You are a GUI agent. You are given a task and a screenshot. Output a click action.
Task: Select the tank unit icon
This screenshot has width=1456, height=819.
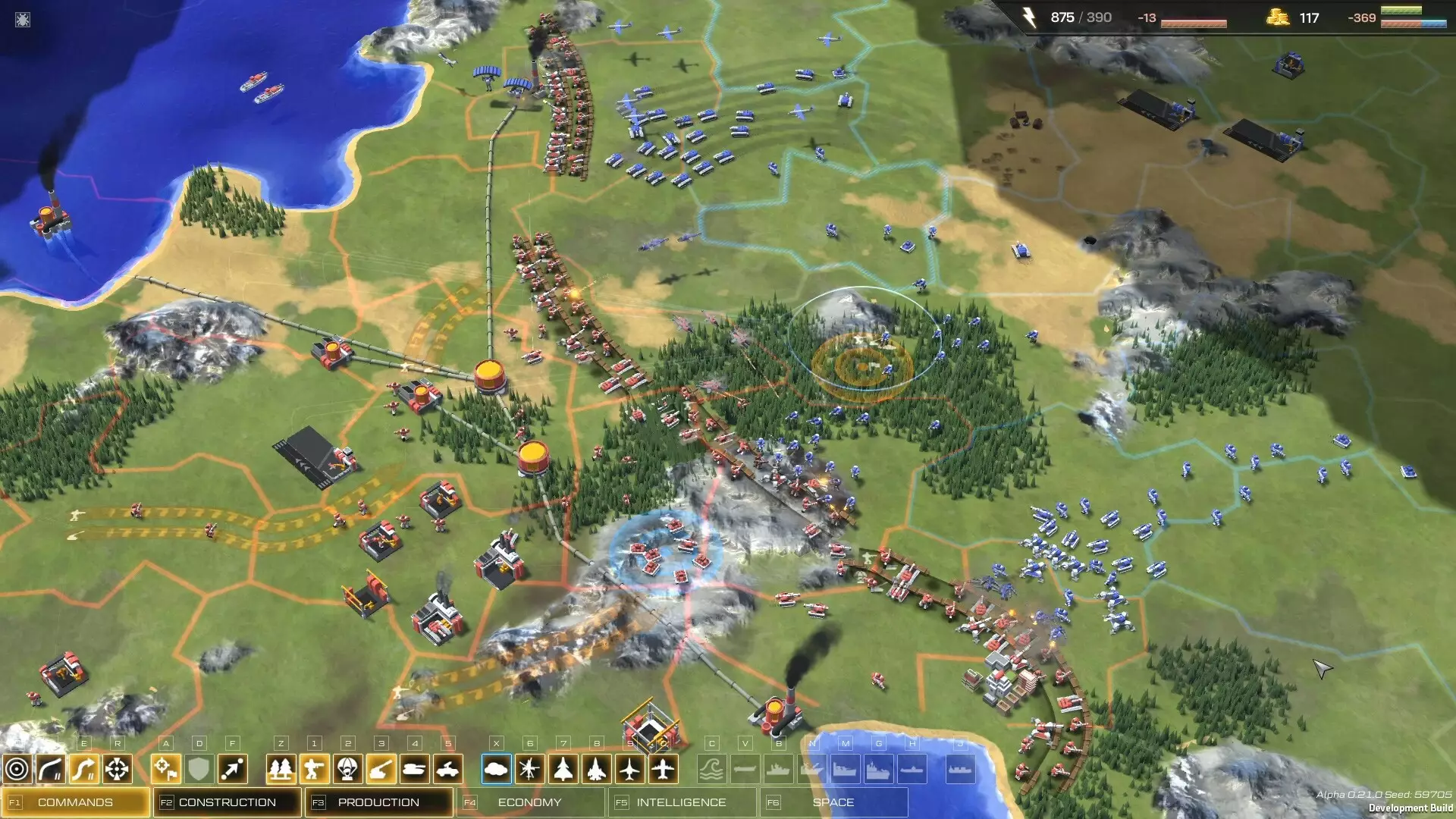click(x=417, y=769)
